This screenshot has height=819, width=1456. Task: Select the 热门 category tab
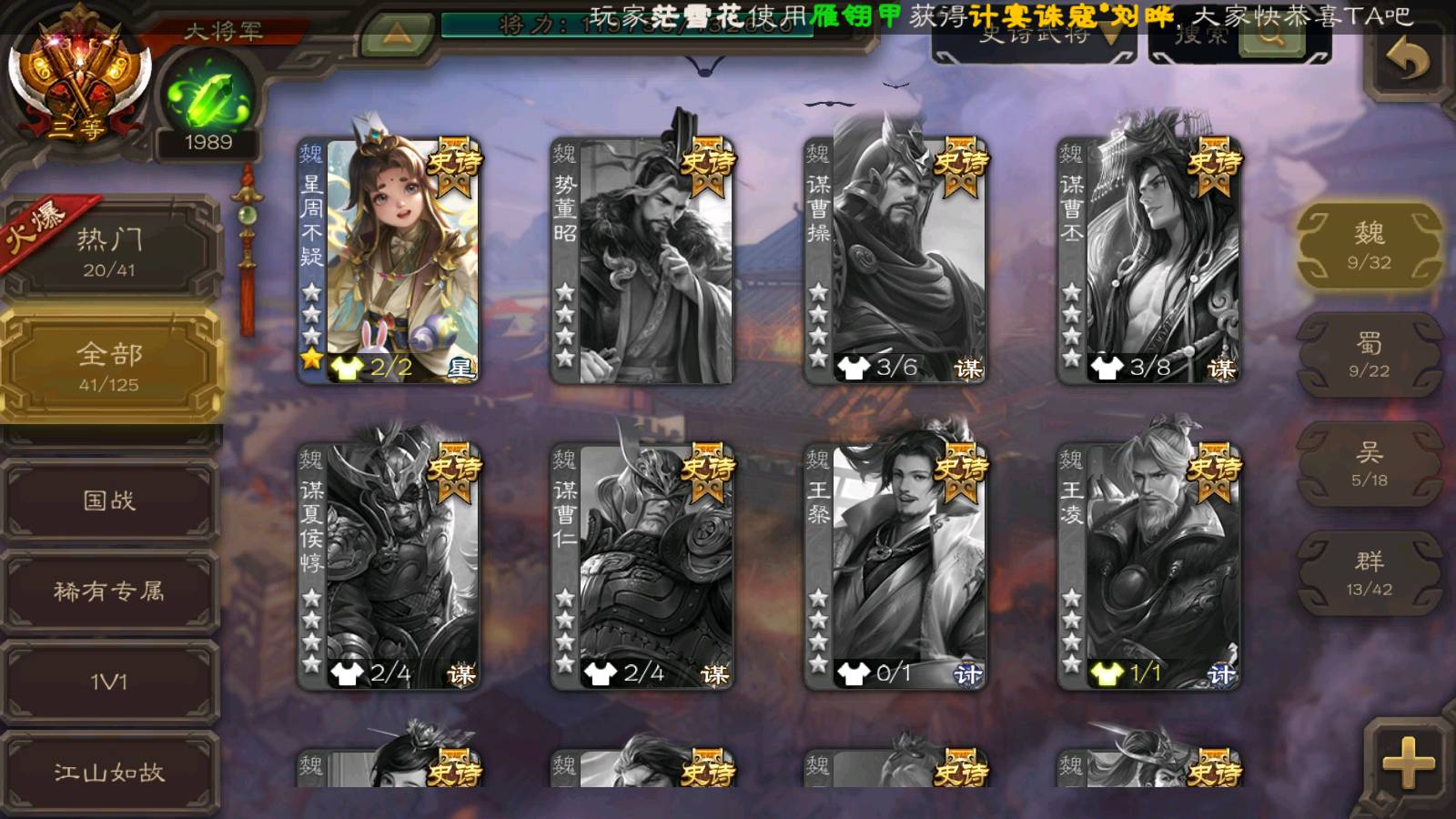pos(109,250)
